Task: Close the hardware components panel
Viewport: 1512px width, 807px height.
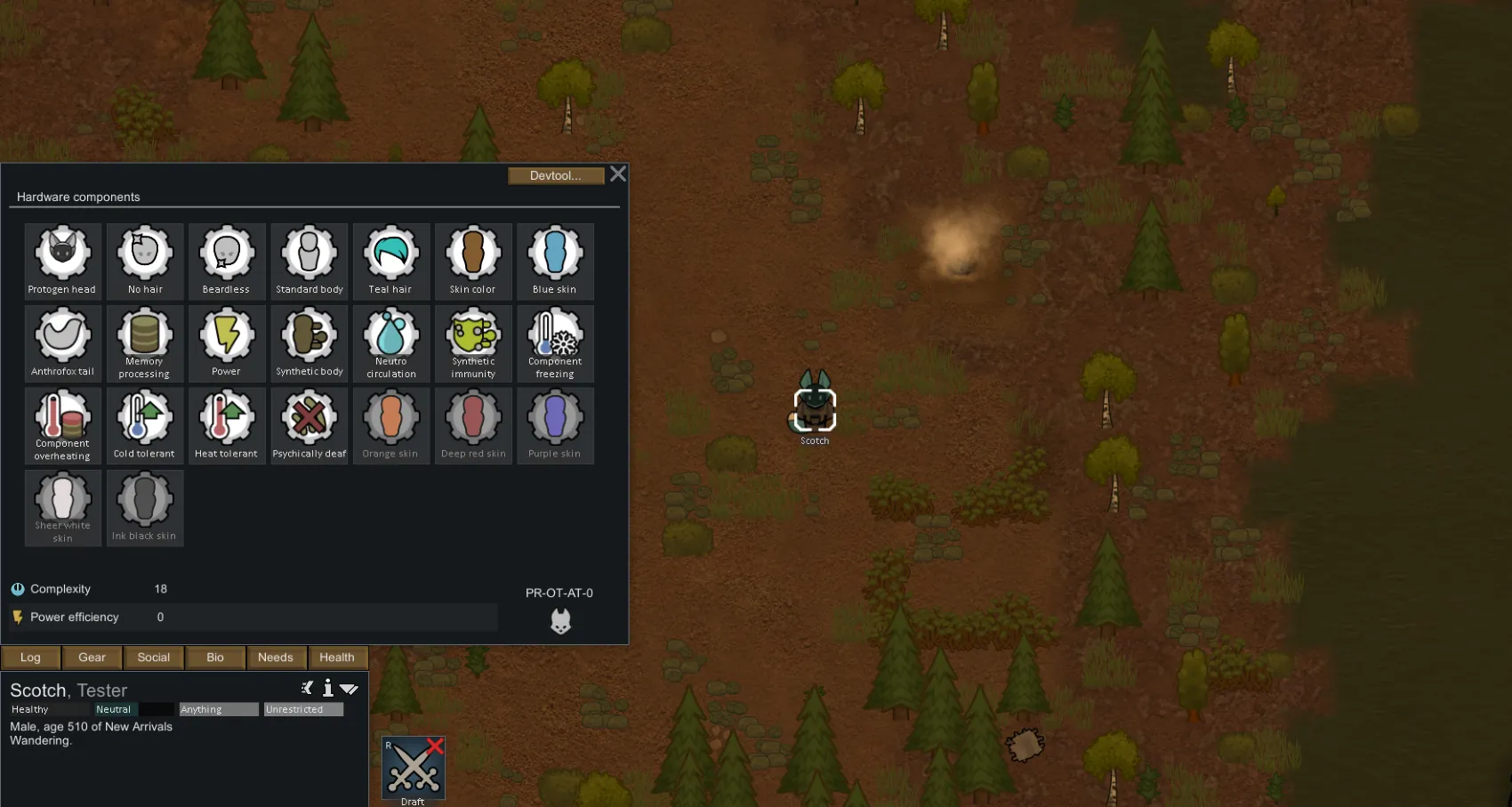Action: [x=618, y=174]
